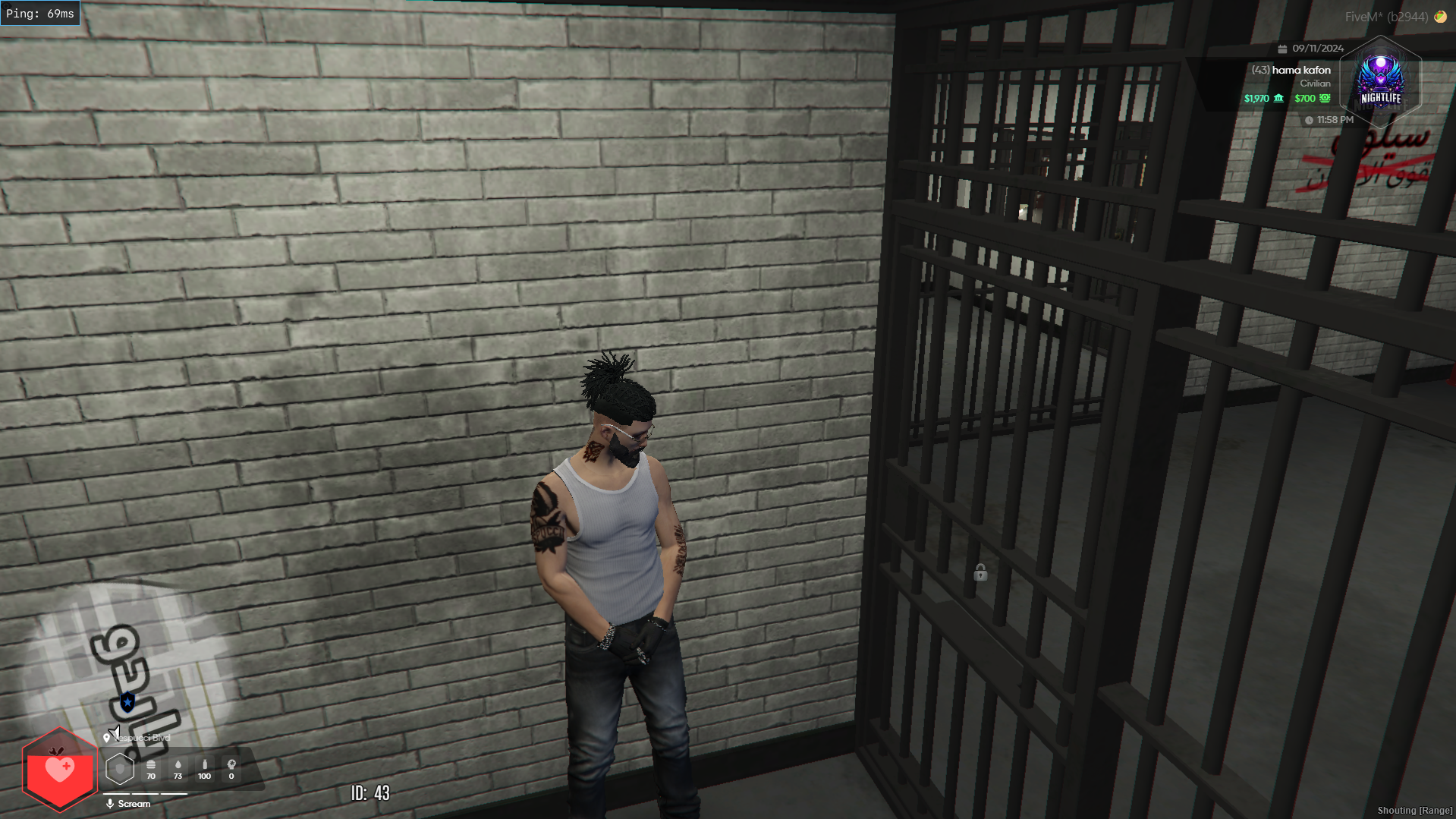Click the FiveM taco icon
Image resolution: width=1456 pixels, height=819 pixels.
click(1440, 17)
